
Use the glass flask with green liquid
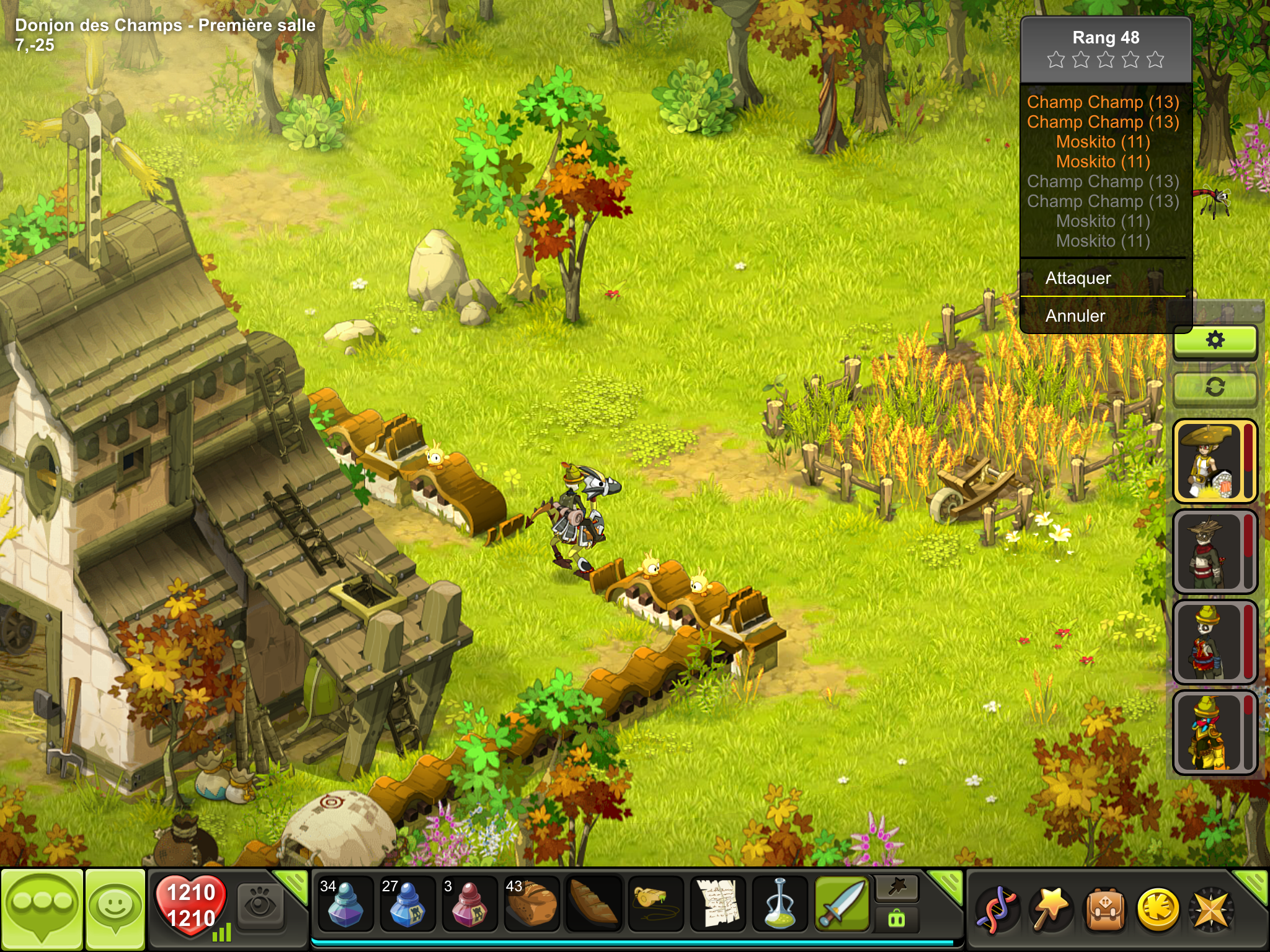779,905
